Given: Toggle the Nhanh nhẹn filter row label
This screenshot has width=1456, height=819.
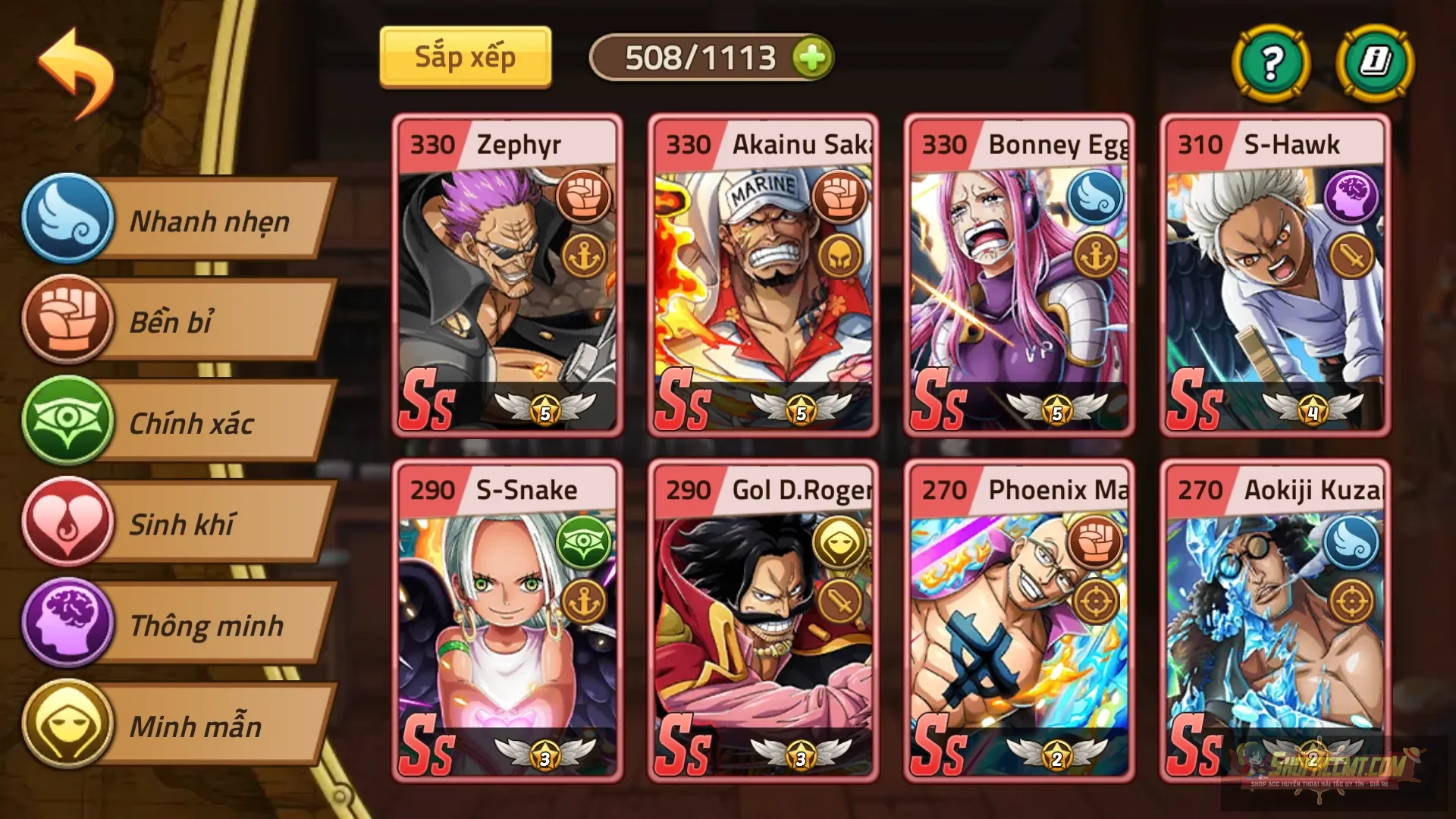Looking at the screenshot, I should pos(209,221).
